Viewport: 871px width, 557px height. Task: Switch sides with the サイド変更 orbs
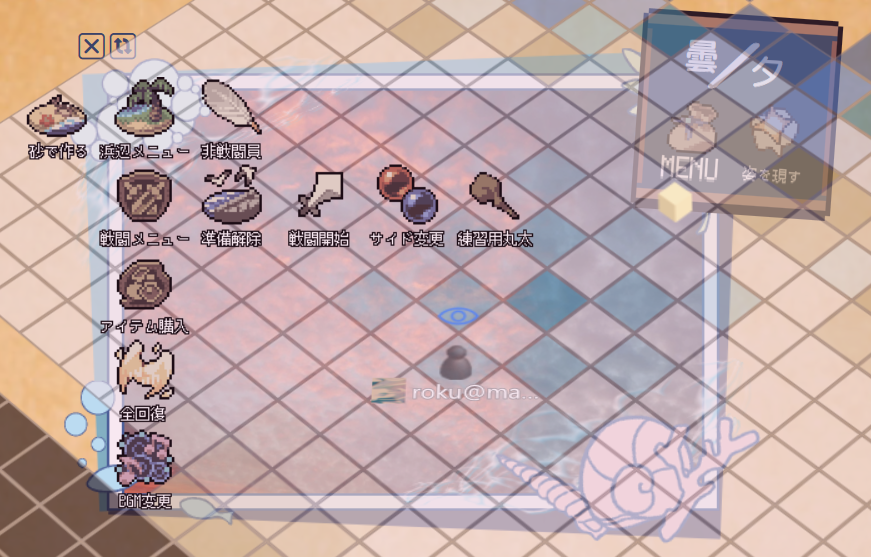coord(406,194)
